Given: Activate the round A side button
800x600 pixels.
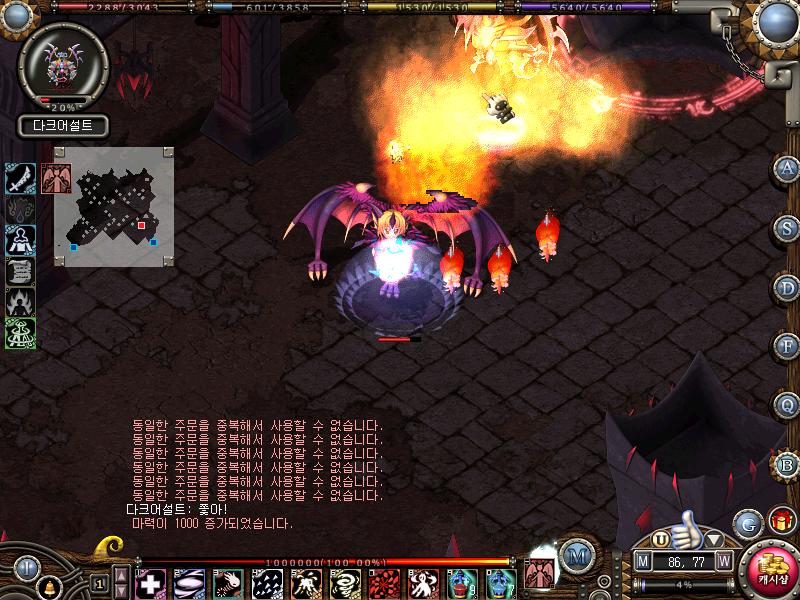Looking at the screenshot, I should pos(787,168).
